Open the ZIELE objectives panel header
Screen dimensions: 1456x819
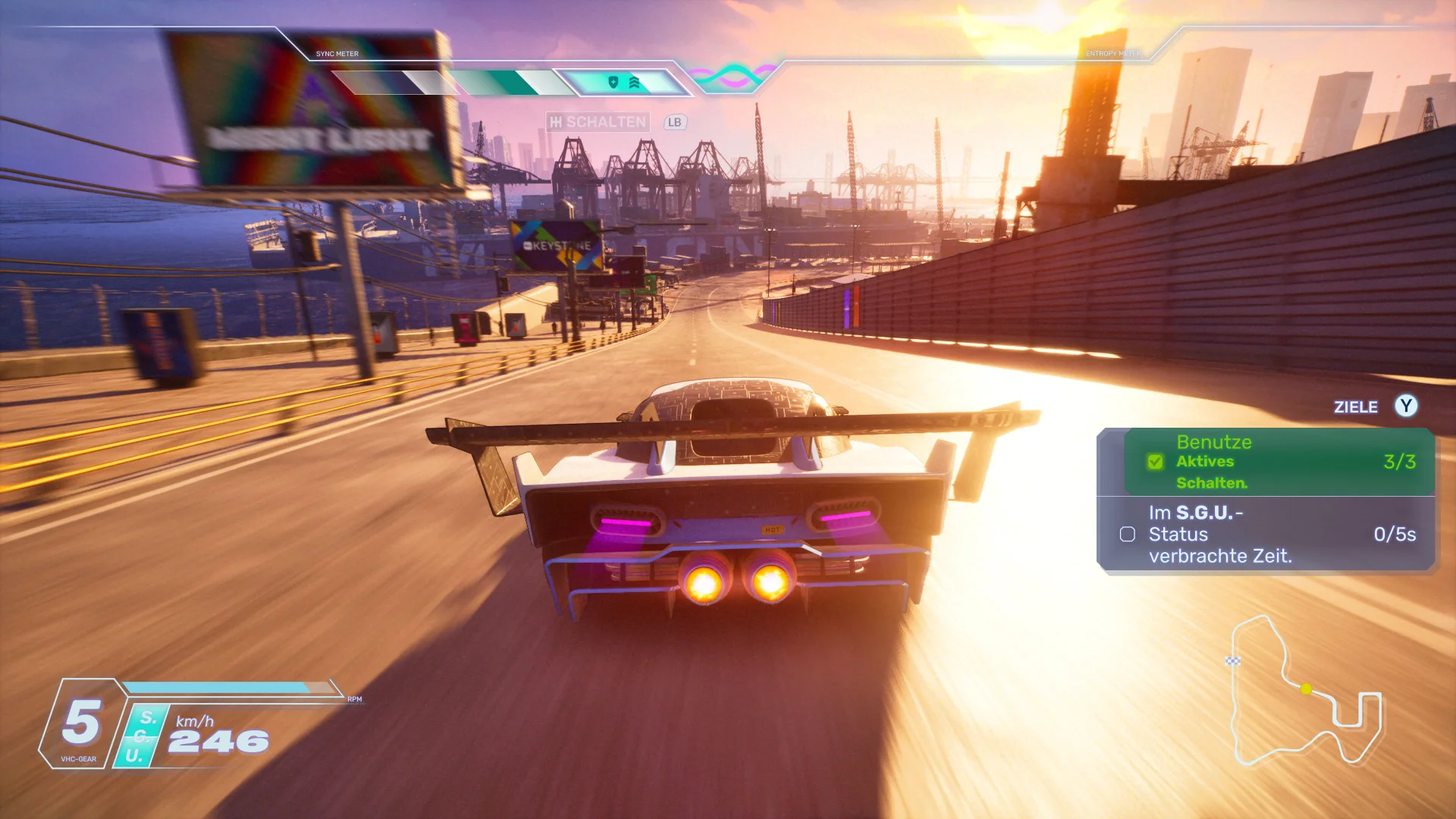1355,407
